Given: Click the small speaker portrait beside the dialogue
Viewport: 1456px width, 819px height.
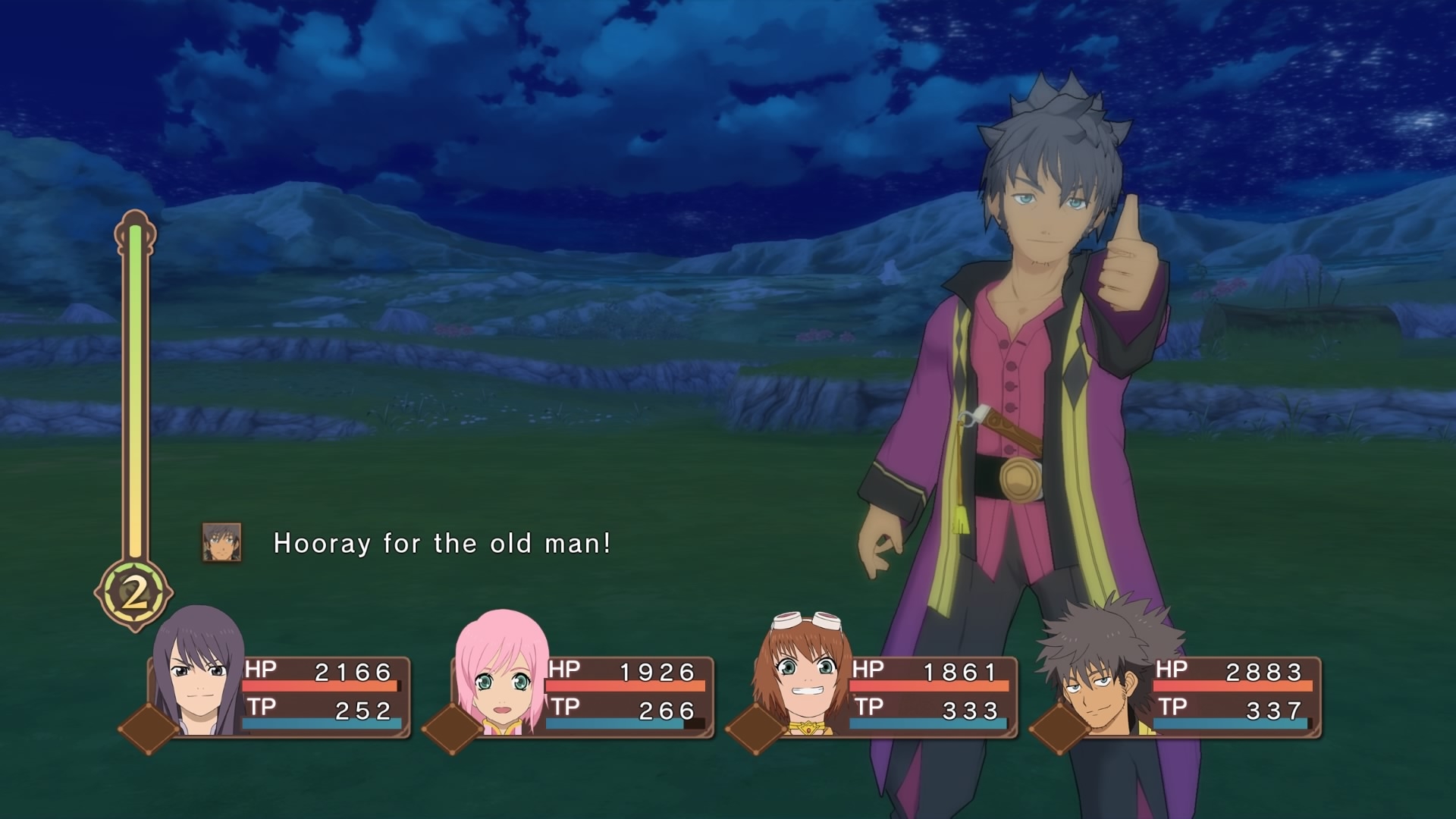Looking at the screenshot, I should tap(222, 543).
